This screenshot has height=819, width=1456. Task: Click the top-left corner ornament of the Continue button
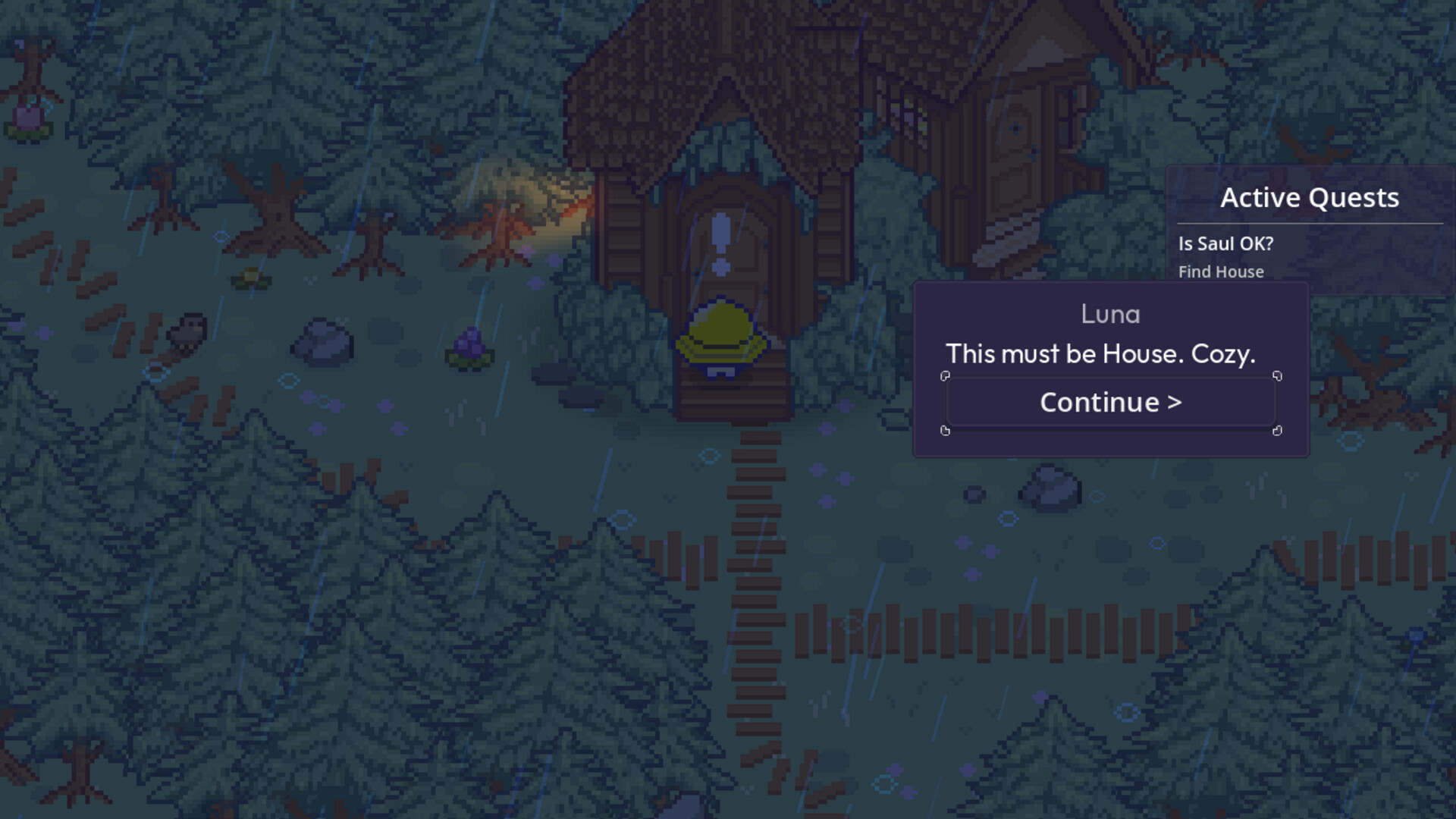[x=946, y=376]
